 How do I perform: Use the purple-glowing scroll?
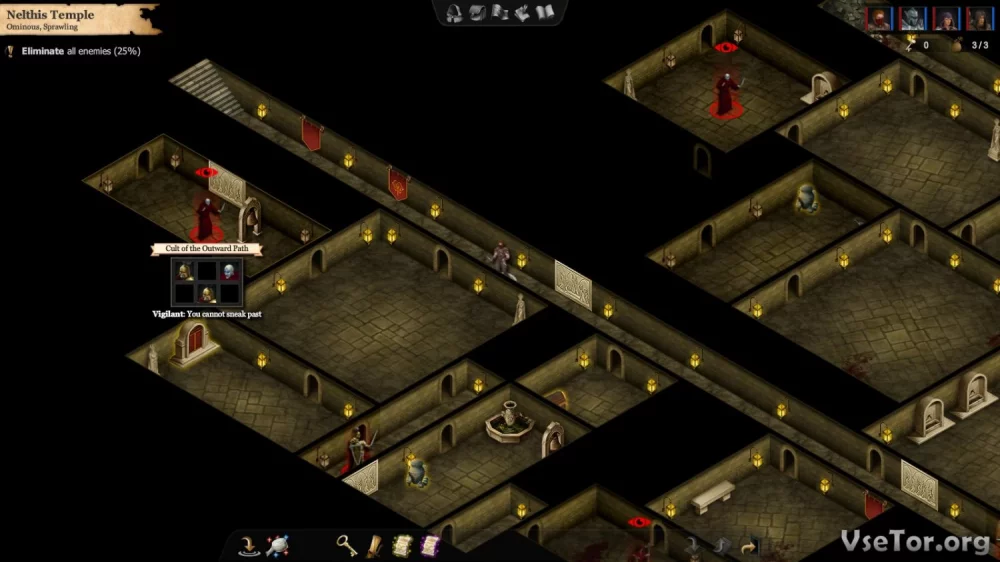[x=430, y=546]
